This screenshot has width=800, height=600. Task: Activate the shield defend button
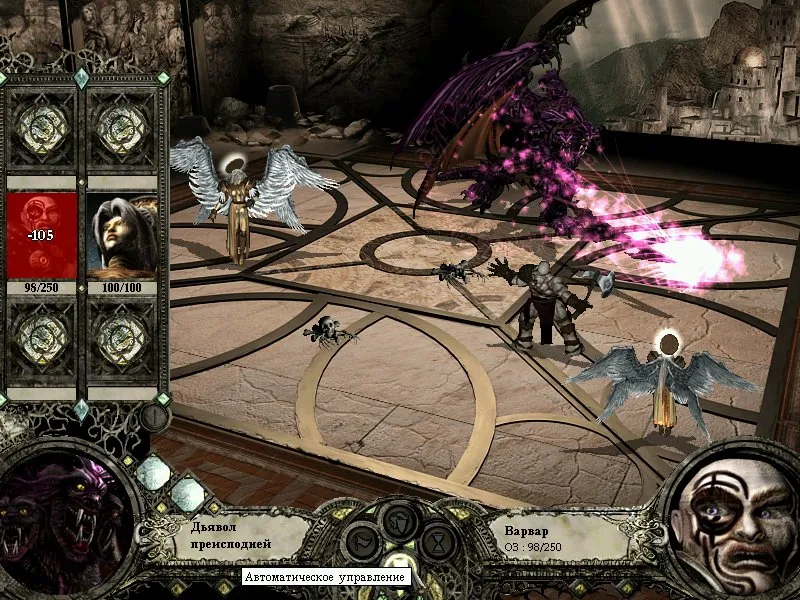[400, 522]
